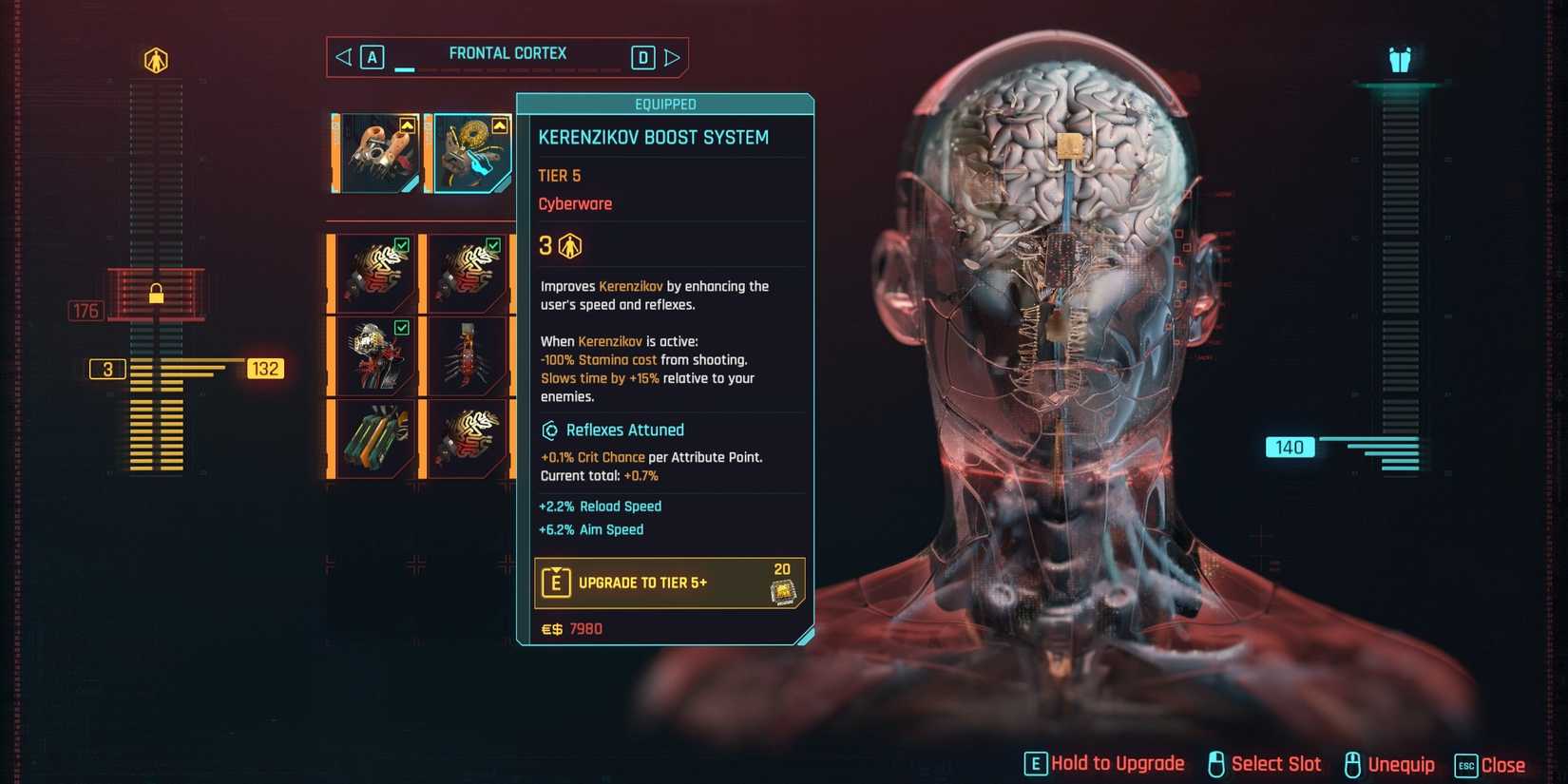
Task: Click the E key icon on the upgrade button
Action: pos(556,582)
